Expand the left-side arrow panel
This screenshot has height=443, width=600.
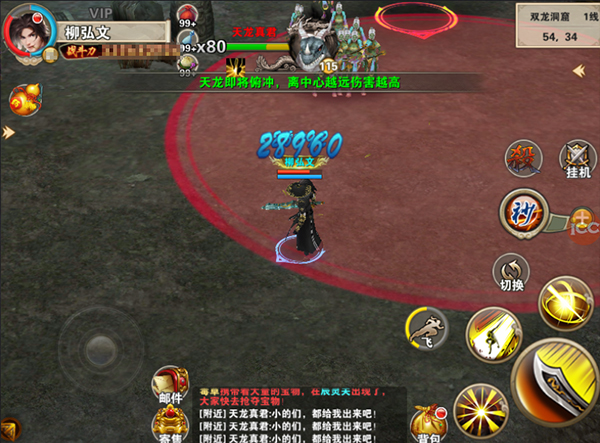pos(8,132)
